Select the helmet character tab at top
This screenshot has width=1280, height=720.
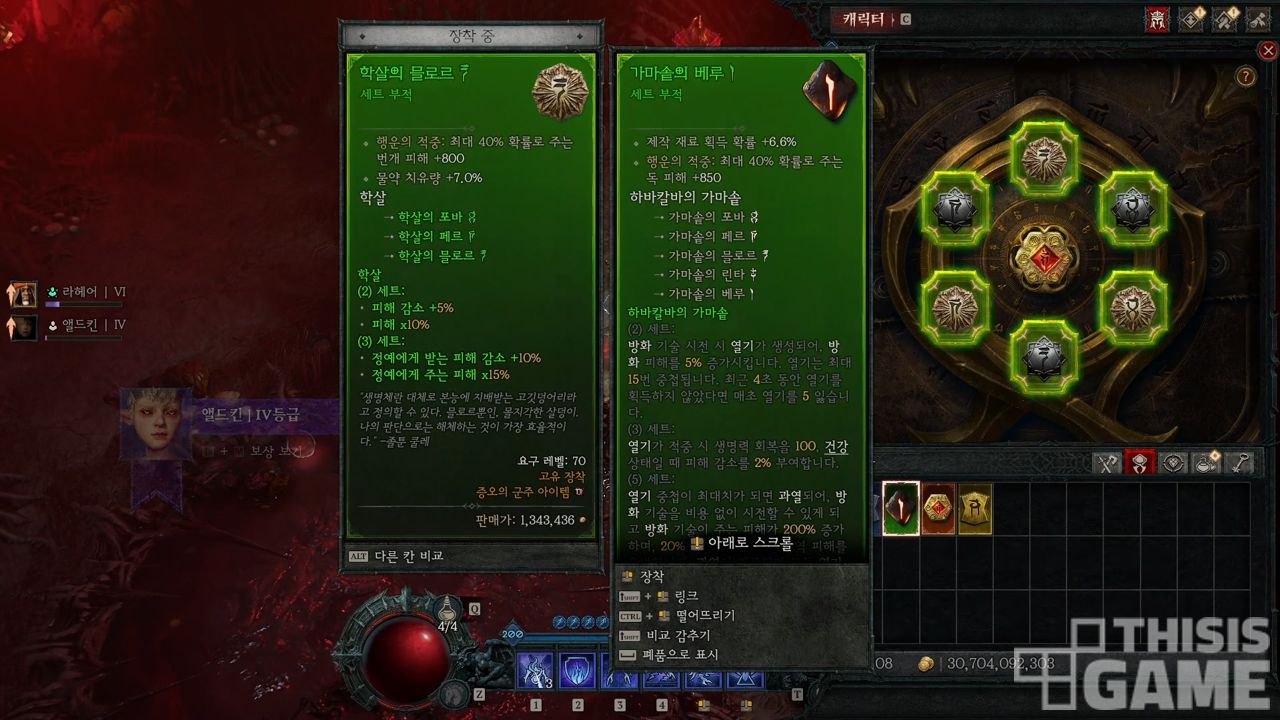coord(1157,20)
